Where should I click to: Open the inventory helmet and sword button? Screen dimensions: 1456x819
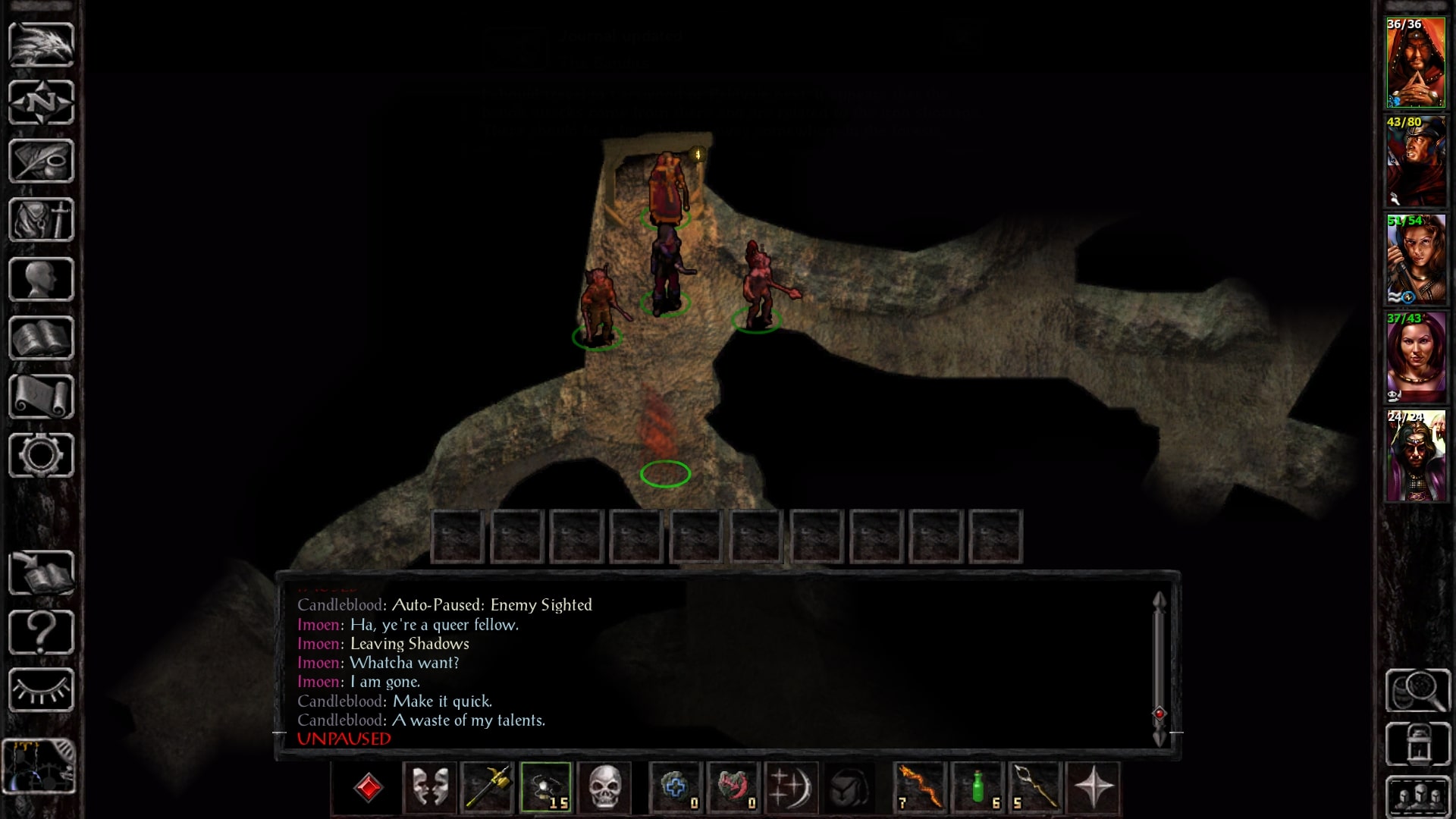pyautogui.click(x=41, y=220)
